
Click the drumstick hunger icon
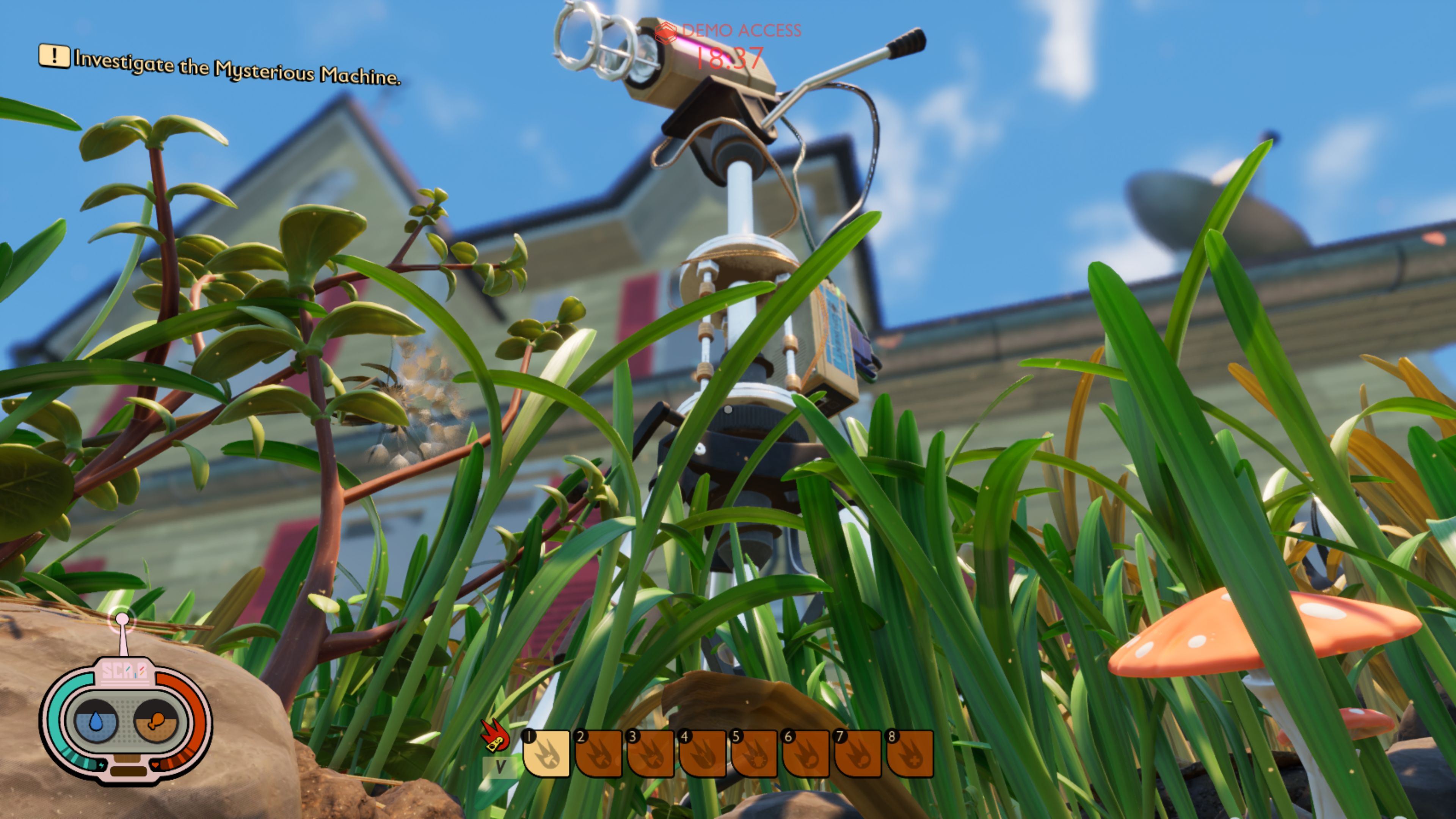coord(155,721)
